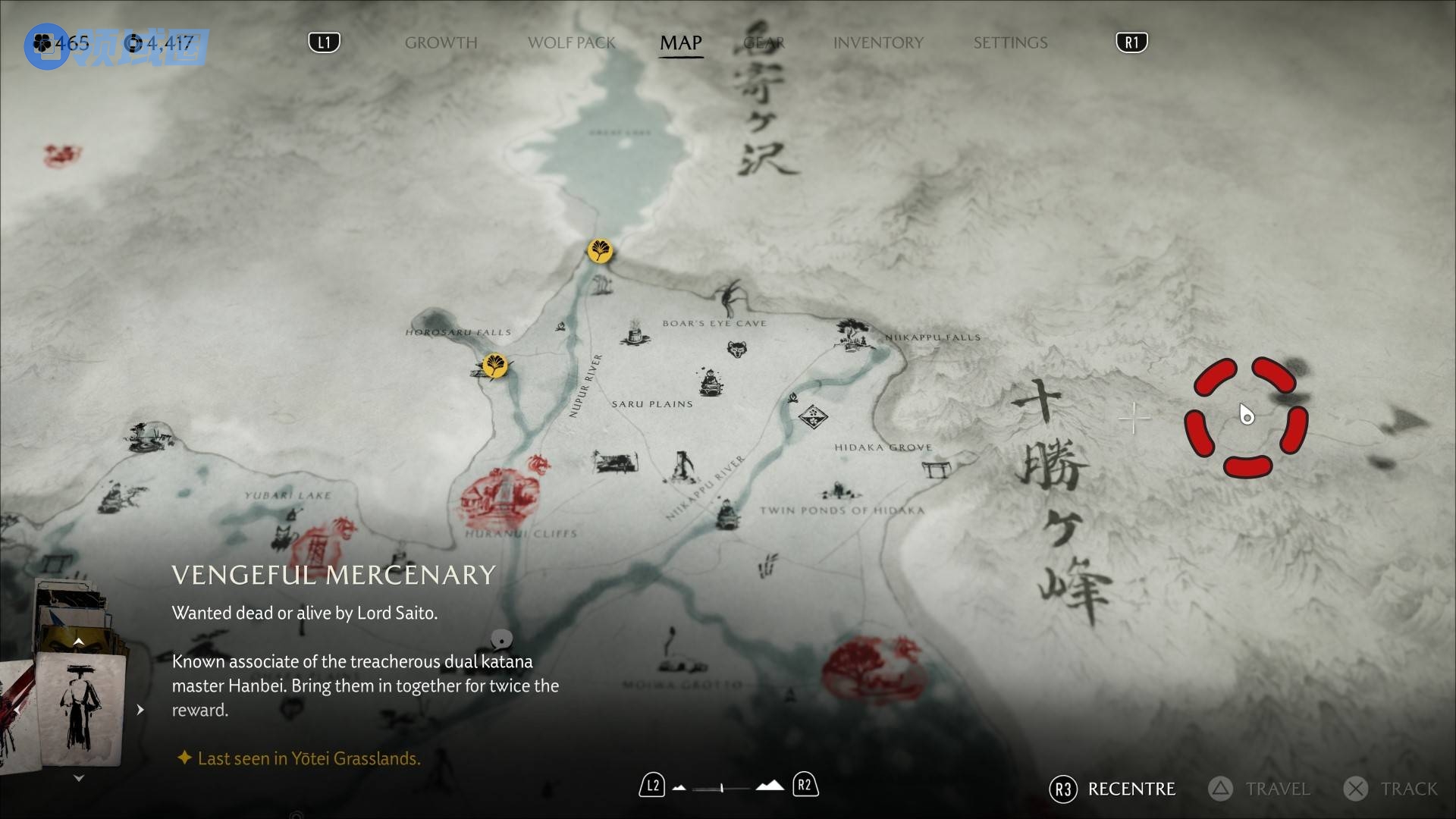Switch to the Growth tab

pos(441,42)
